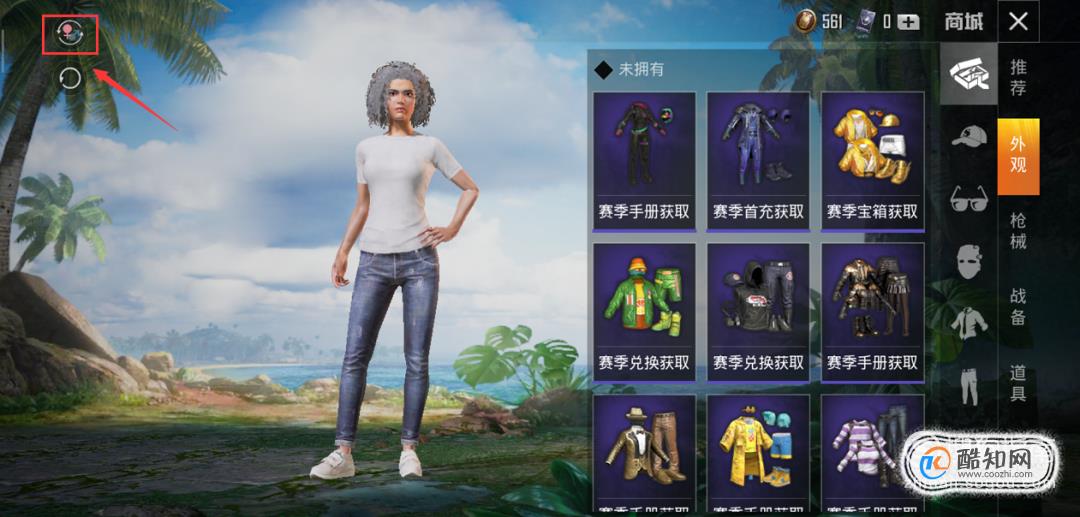Switch character gender with the swap icon
Screen dimensions: 1080x517
coord(70,34)
